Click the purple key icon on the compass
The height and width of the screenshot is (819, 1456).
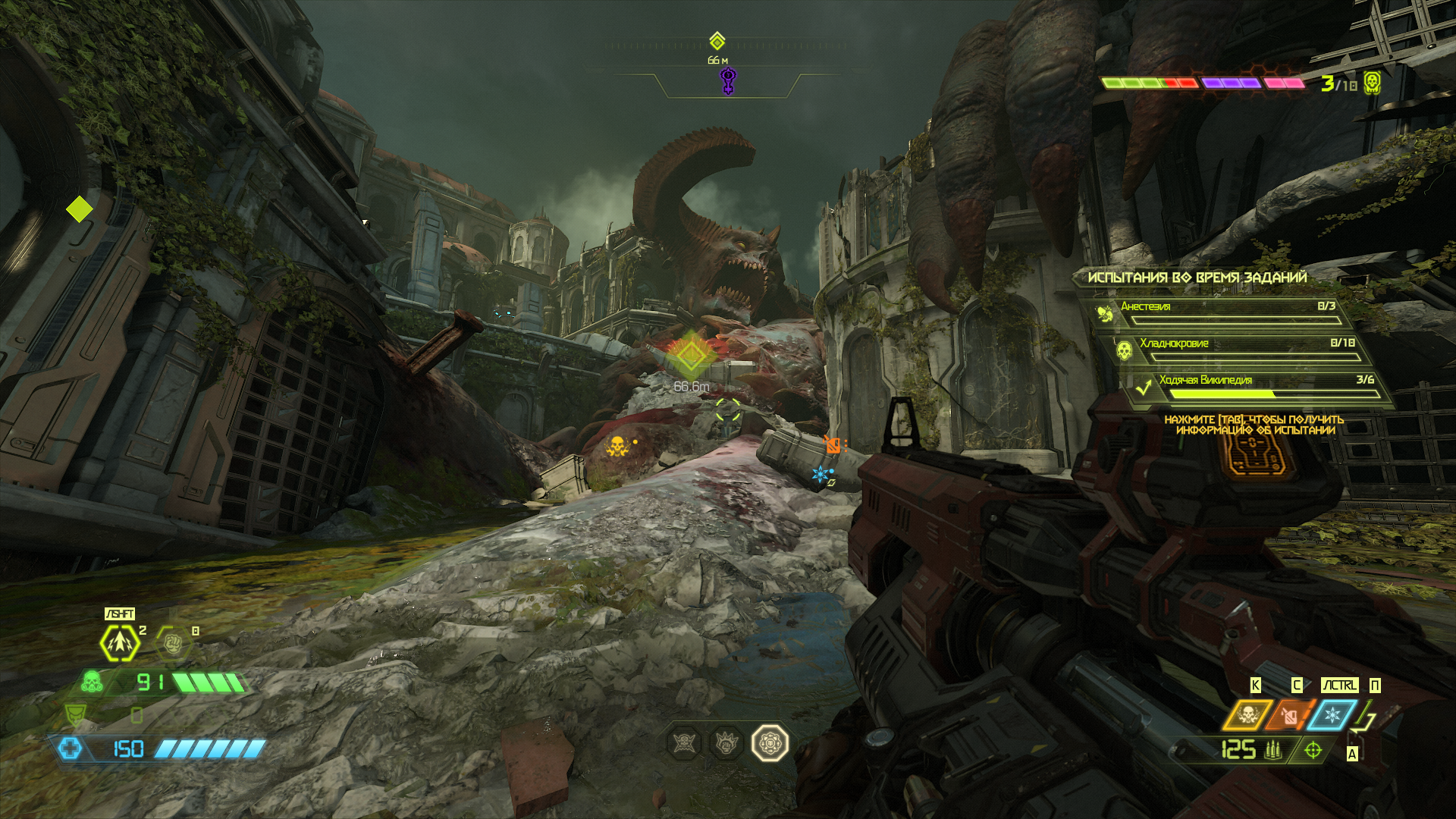coord(727,80)
